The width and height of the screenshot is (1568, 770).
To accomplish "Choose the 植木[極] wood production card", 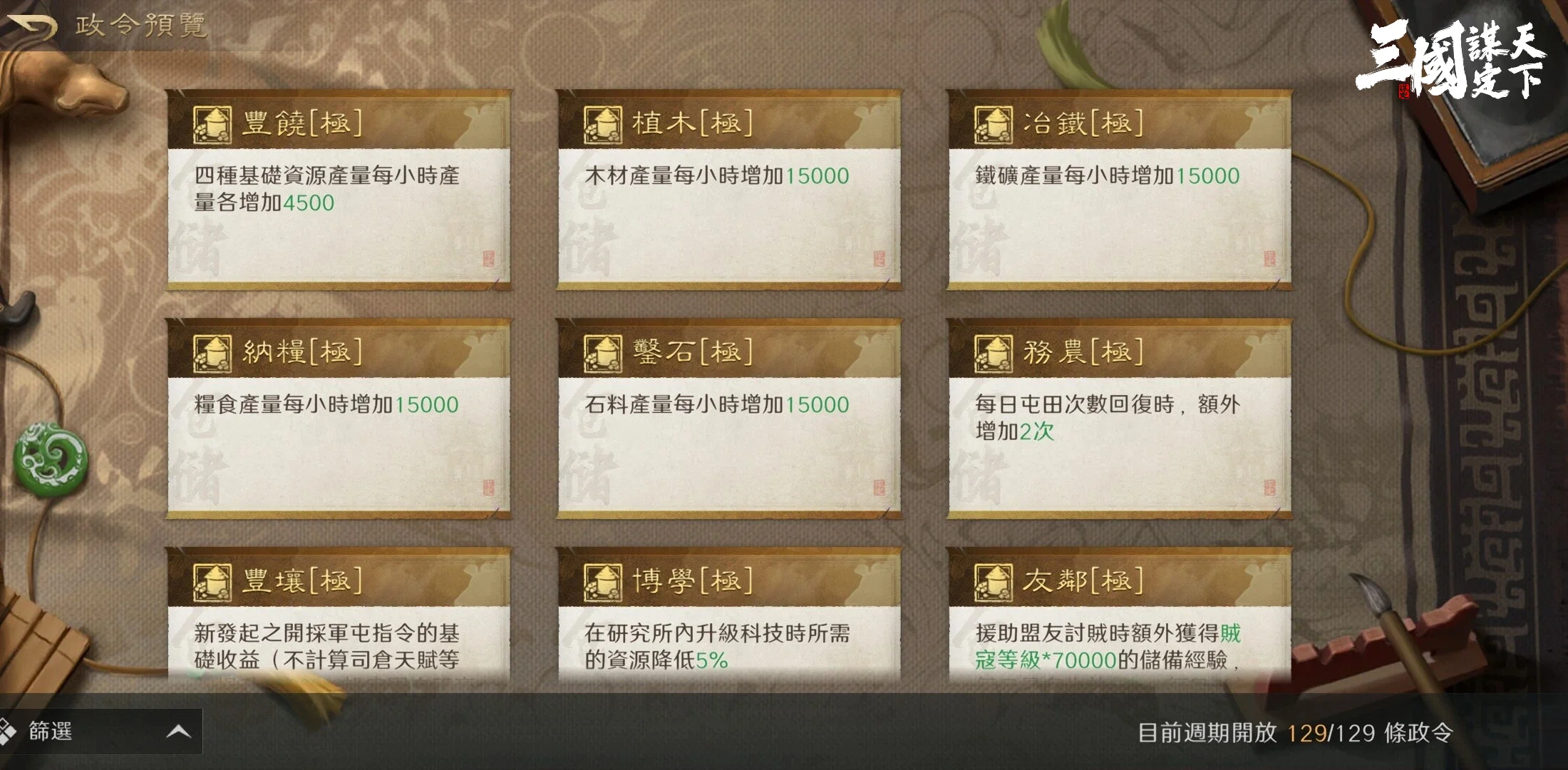I will (728, 190).
